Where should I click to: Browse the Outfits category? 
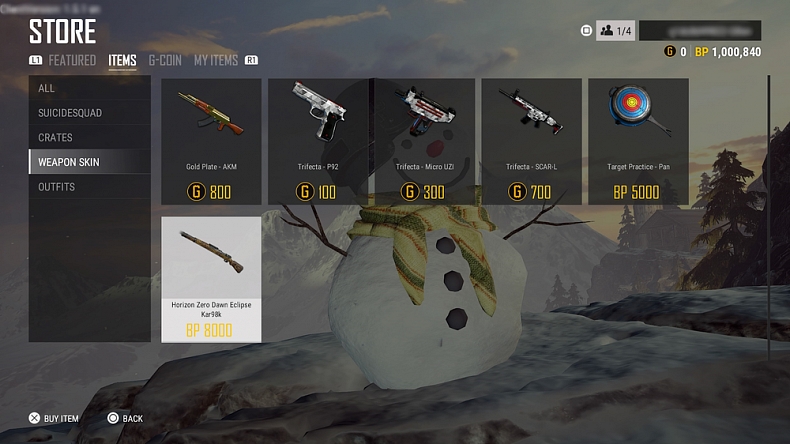[89, 187]
